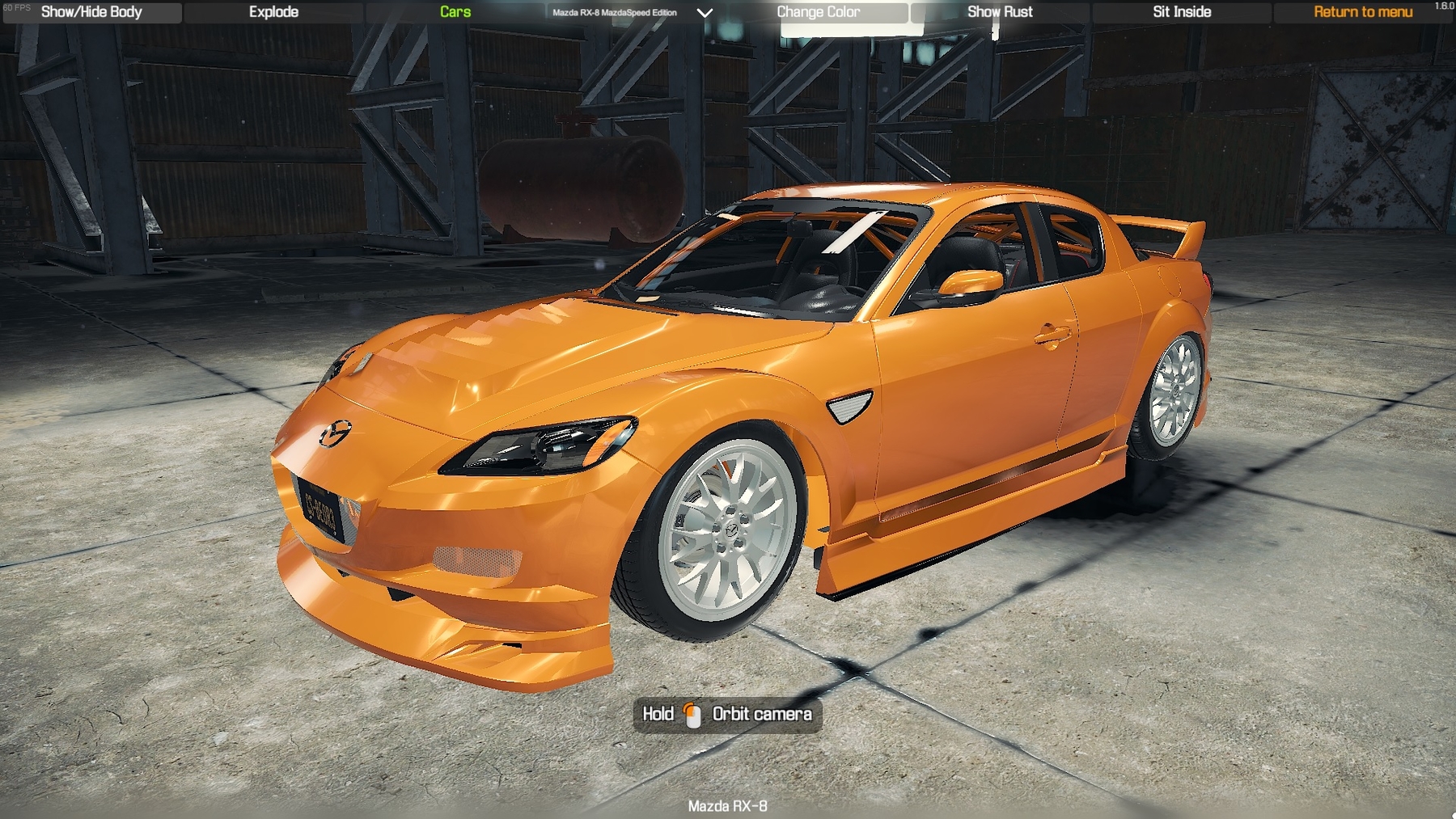The image size is (1456, 819).
Task: Click the Explode view button
Action: tap(273, 12)
